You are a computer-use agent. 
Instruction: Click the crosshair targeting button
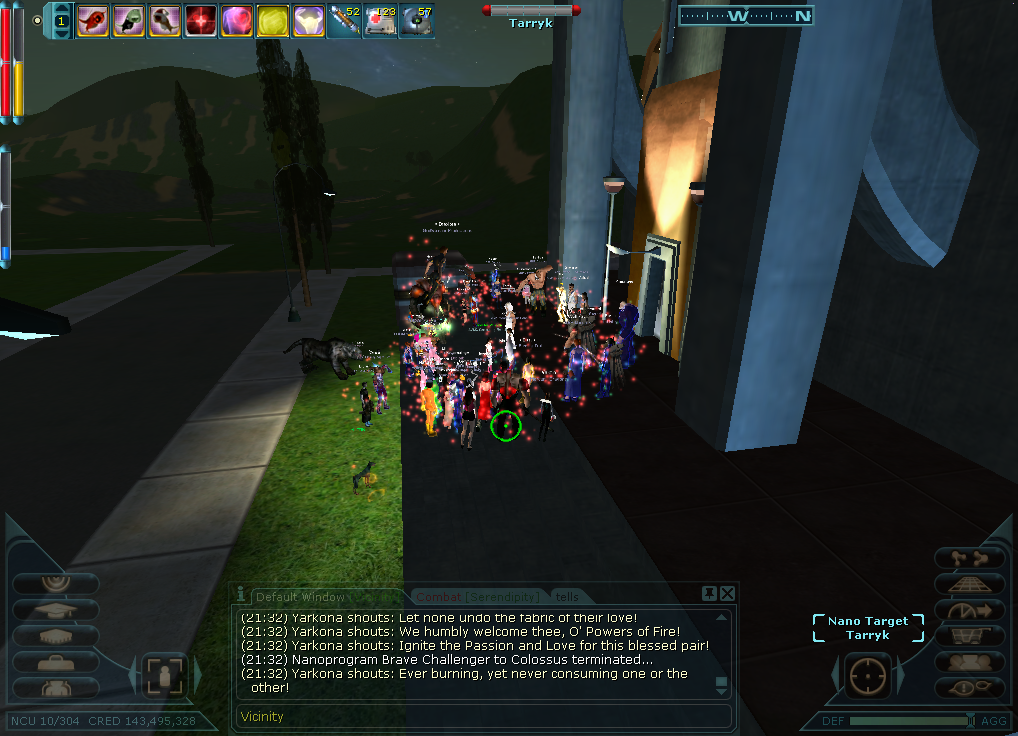click(867, 677)
